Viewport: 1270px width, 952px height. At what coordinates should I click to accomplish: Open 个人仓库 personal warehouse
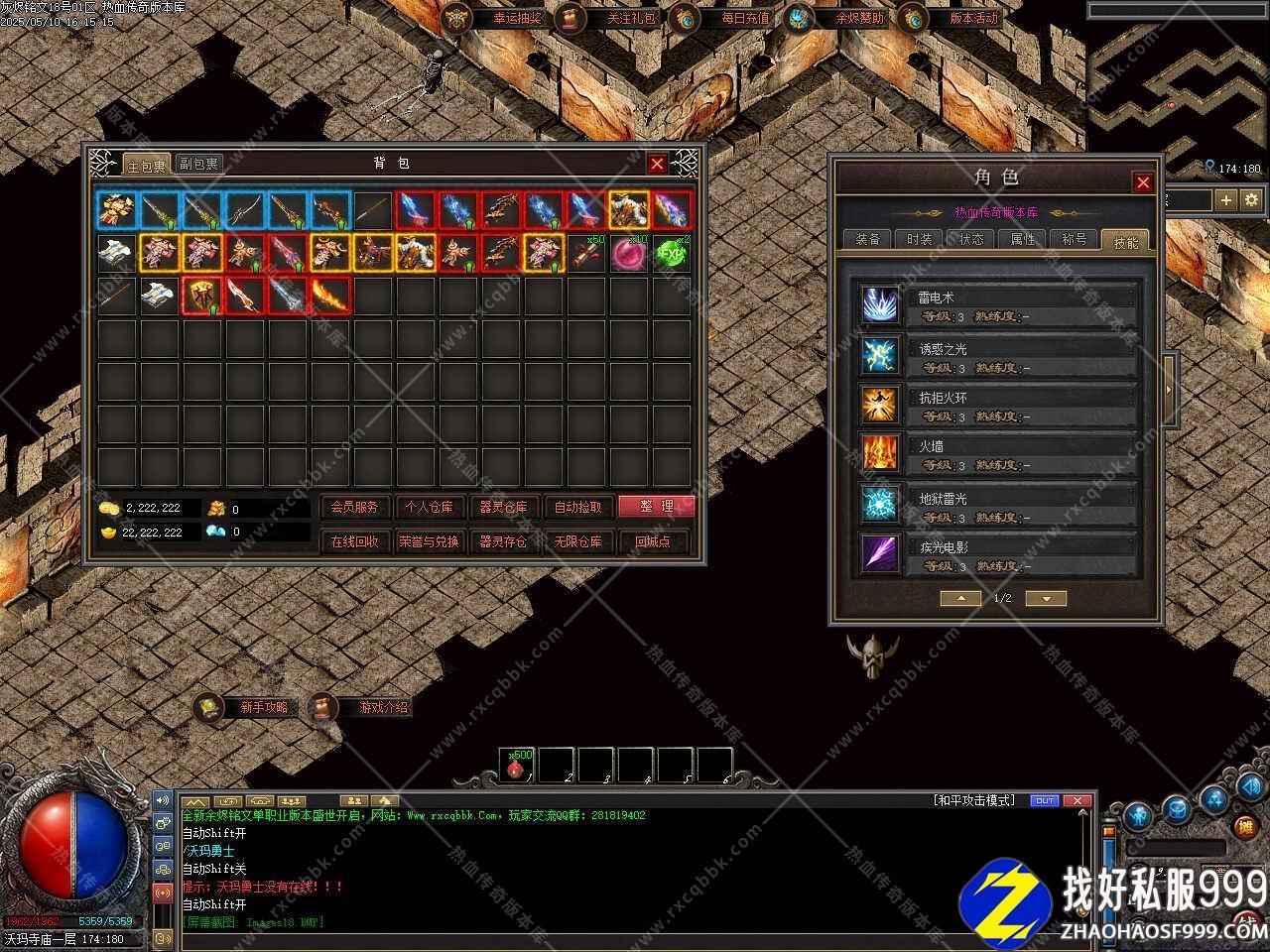click(429, 507)
